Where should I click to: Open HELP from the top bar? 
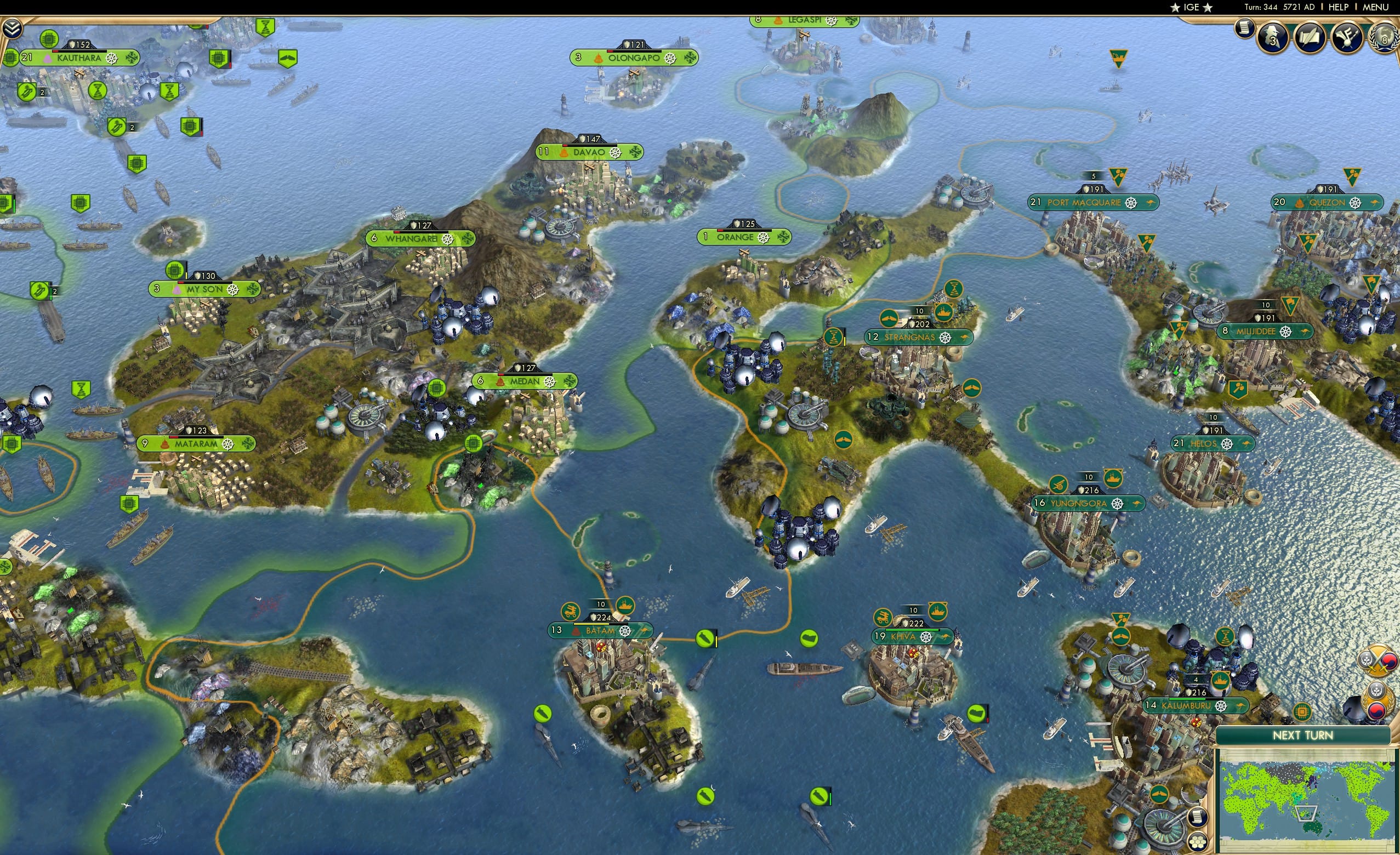pos(1339,7)
